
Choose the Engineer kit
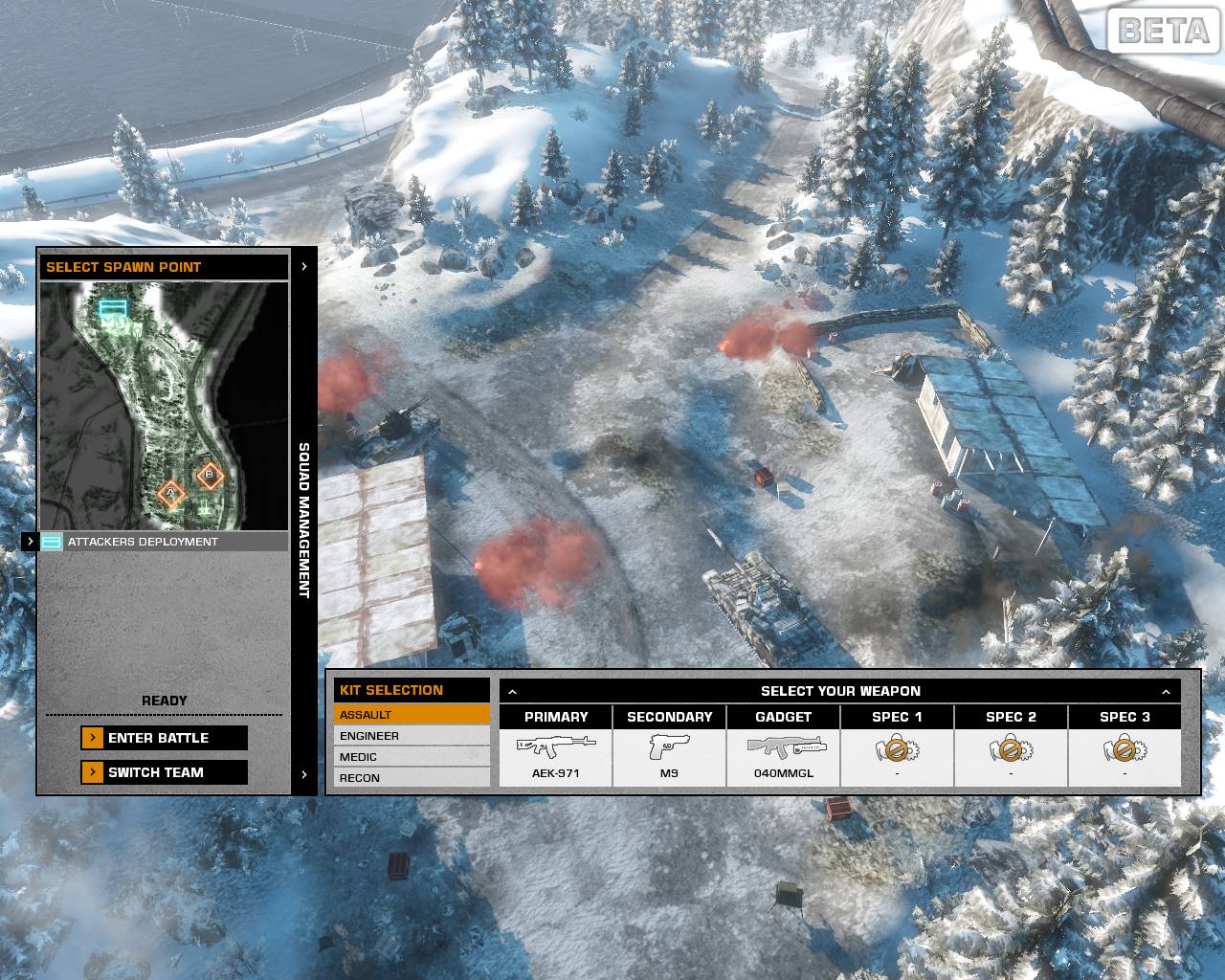pos(412,736)
